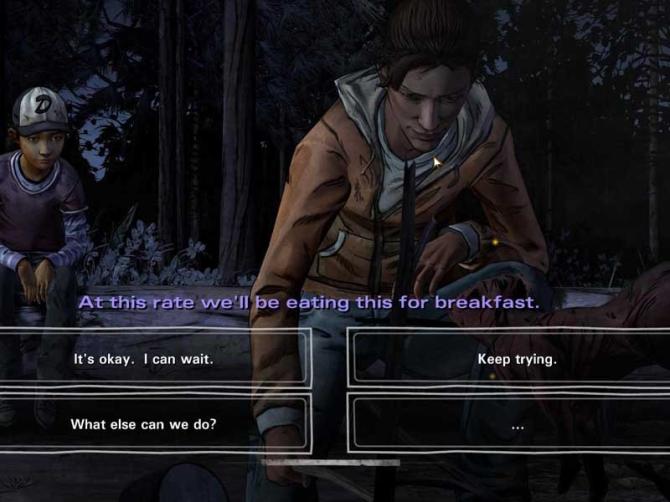Image resolution: width=670 pixels, height=502 pixels.
Task: Select the "Keep trying." dialogue option
Action: pos(516,358)
